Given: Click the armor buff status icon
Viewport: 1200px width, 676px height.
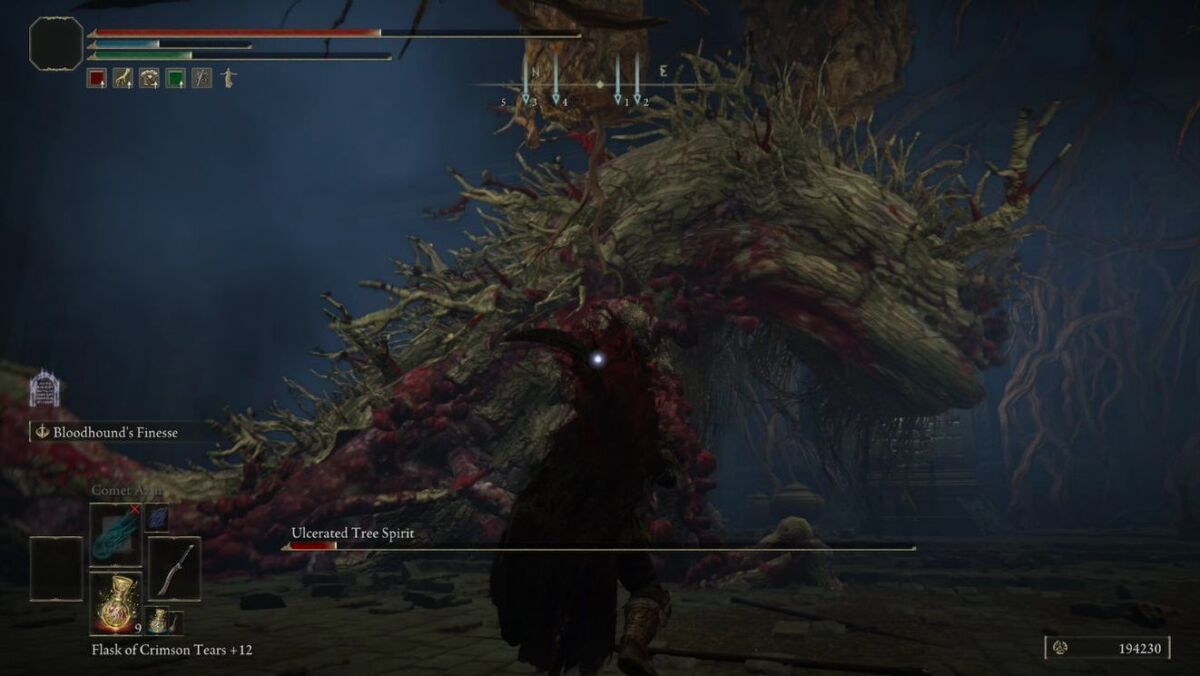Looking at the screenshot, I should 149,78.
